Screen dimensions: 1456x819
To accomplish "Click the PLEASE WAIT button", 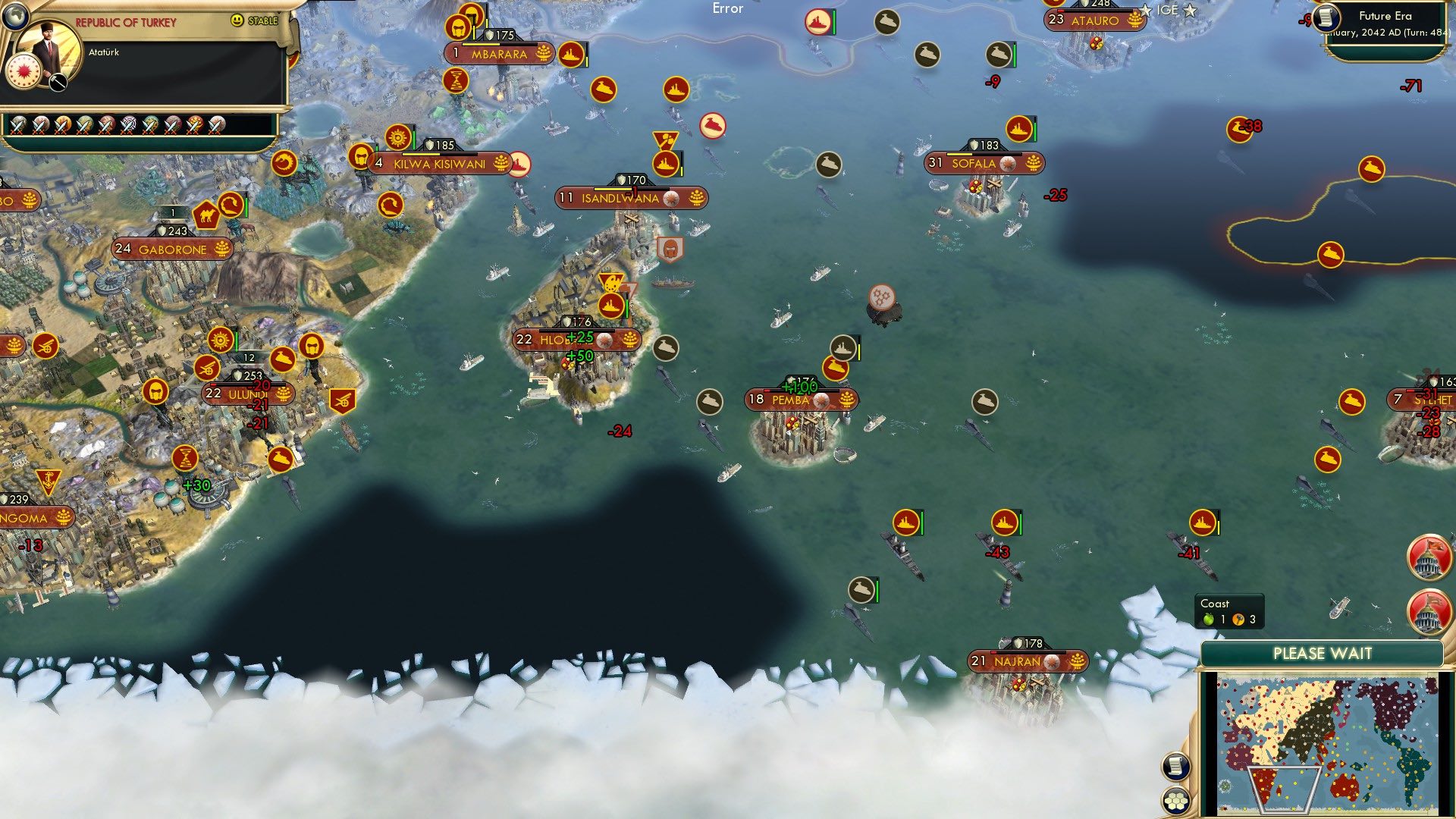I will click(x=1323, y=653).
